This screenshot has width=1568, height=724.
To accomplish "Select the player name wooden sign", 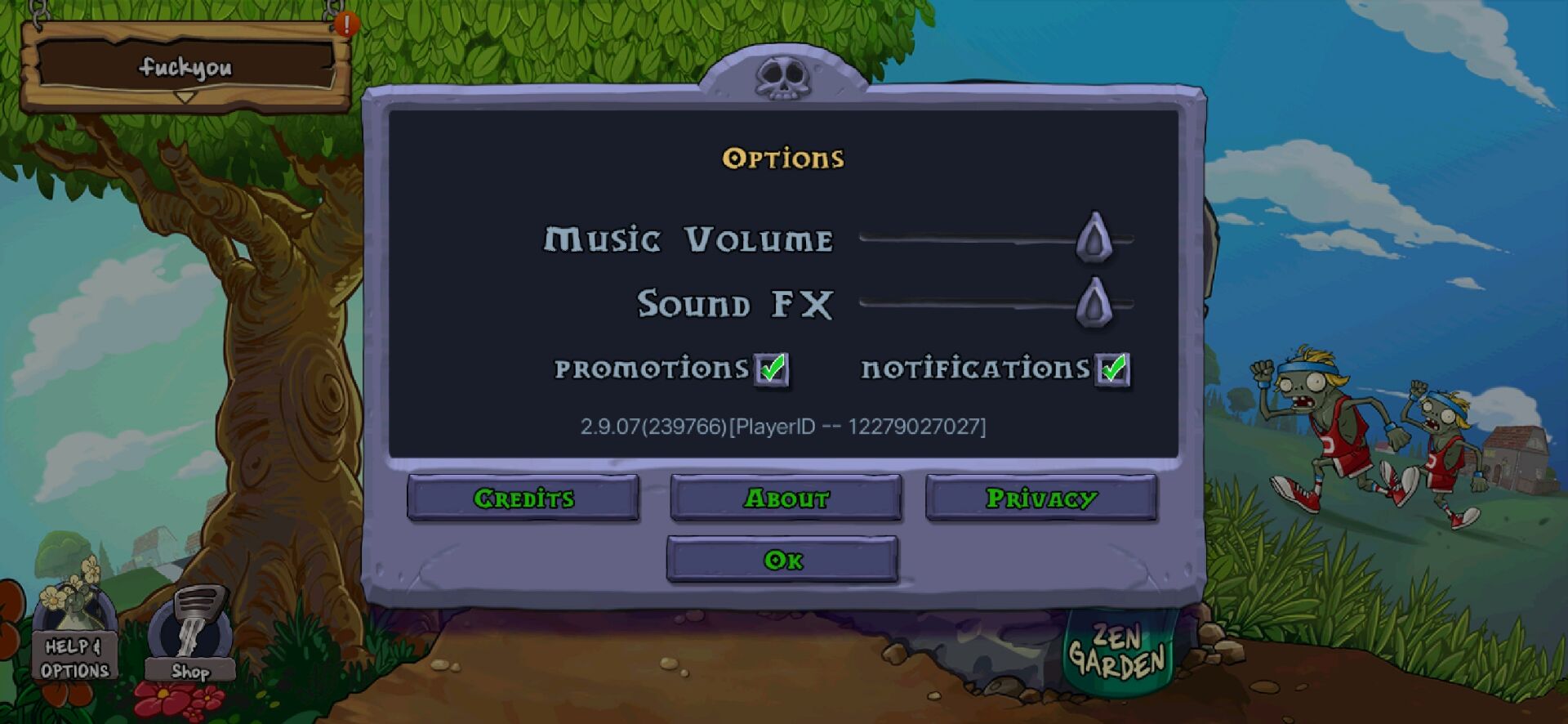I will point(185,67).
